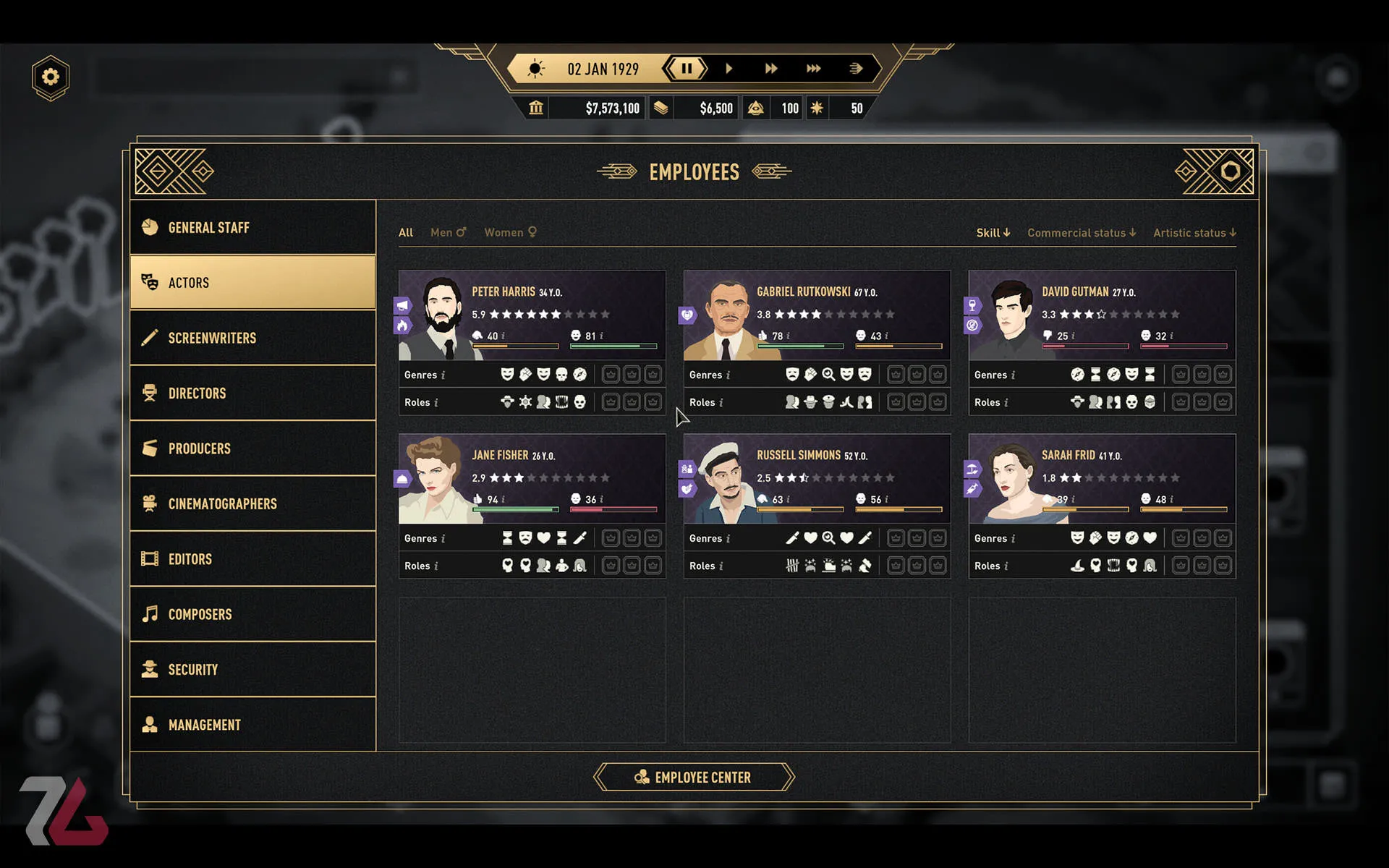Viewport: 1389px width, 868px height.
Task: Filter actors by Men
Action: [x=448, y=232]
